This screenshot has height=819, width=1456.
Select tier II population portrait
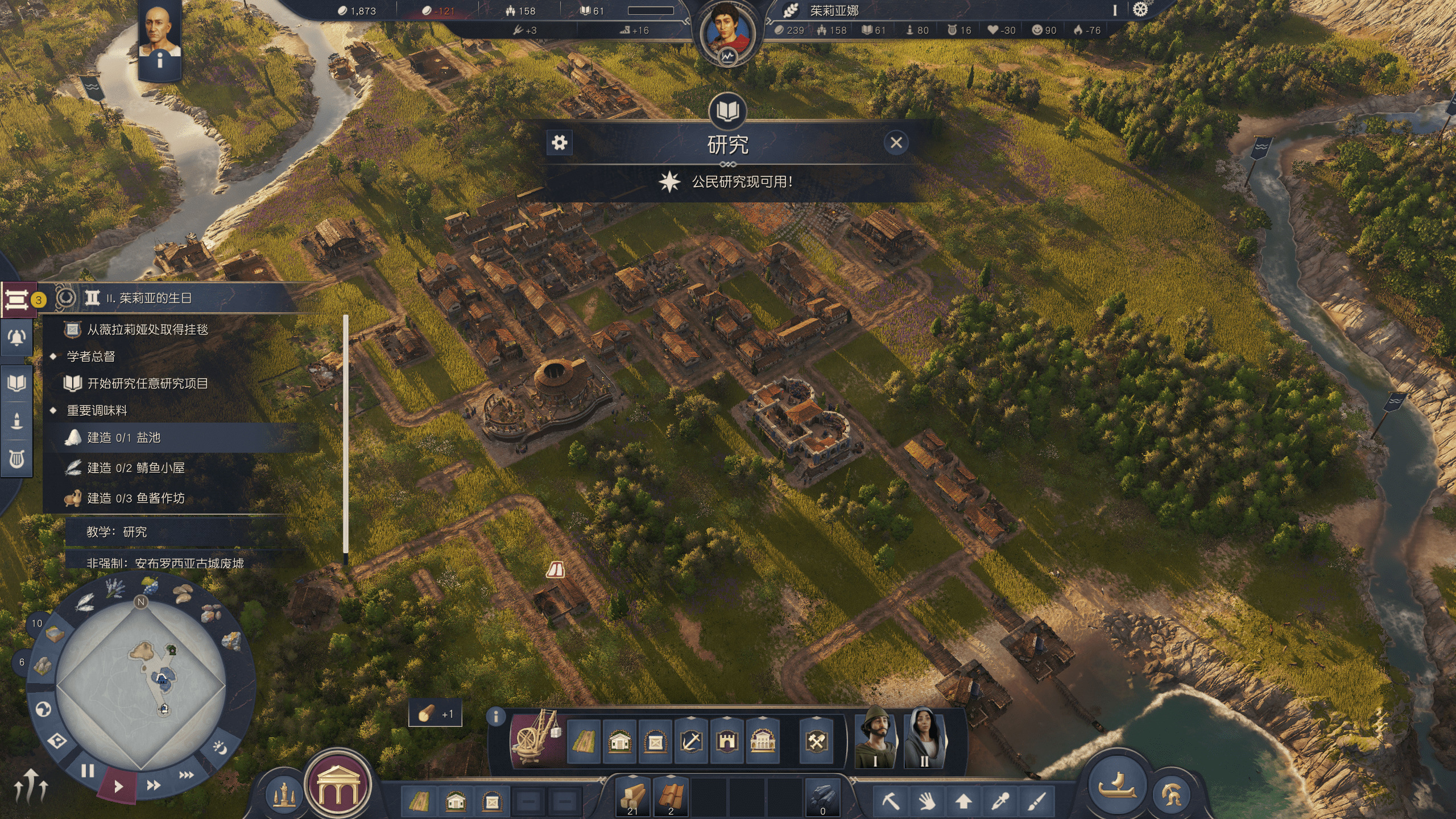point(924,737)
